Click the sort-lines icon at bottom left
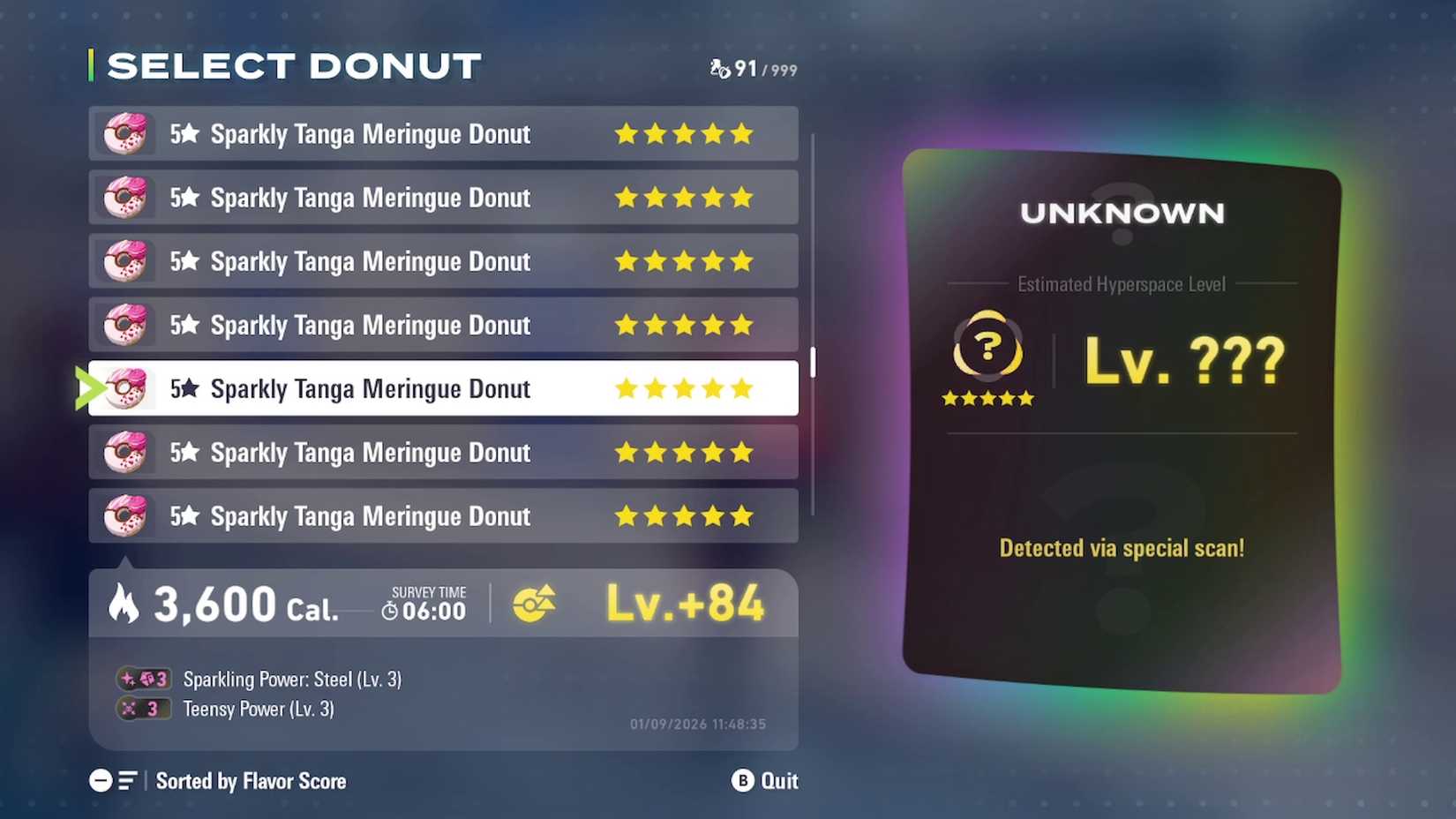The width and height of the screenshot is (1456, 819). 129,780
